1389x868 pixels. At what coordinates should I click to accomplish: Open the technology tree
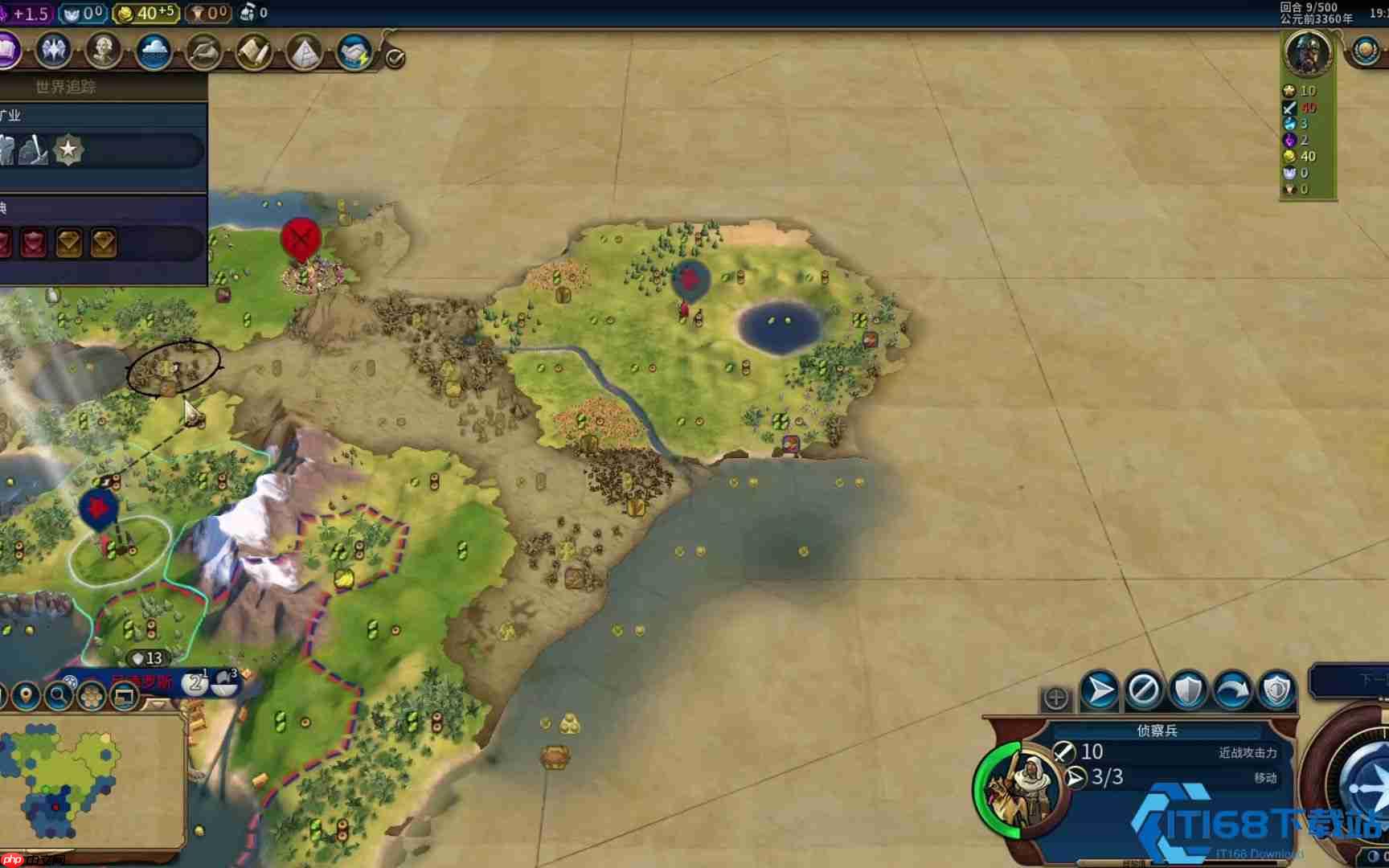(10, 51)
